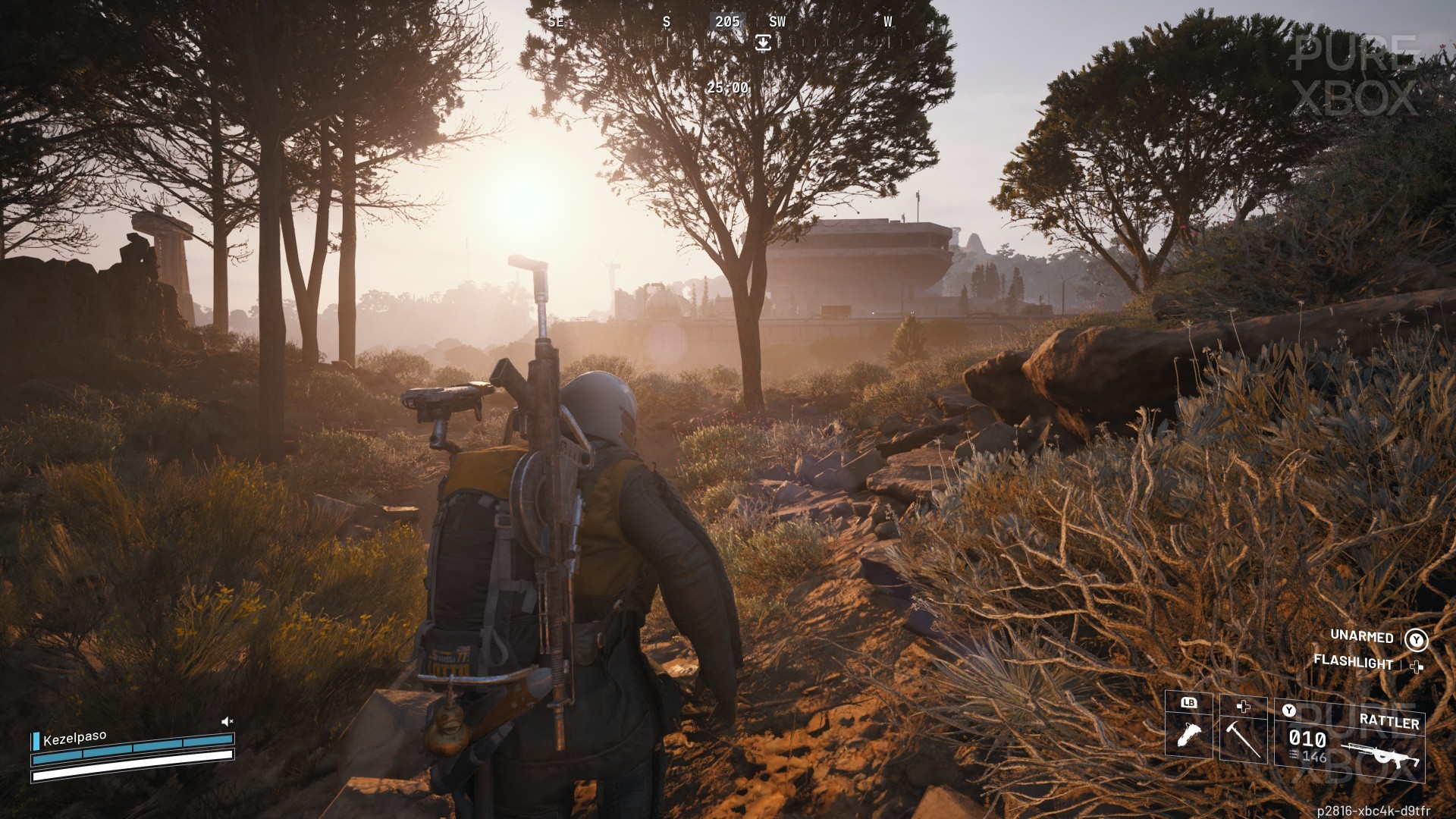Click the LB button label on the hotbar
The height and width of the screenshot is (819, 1456).
[x=1189, y=703]
